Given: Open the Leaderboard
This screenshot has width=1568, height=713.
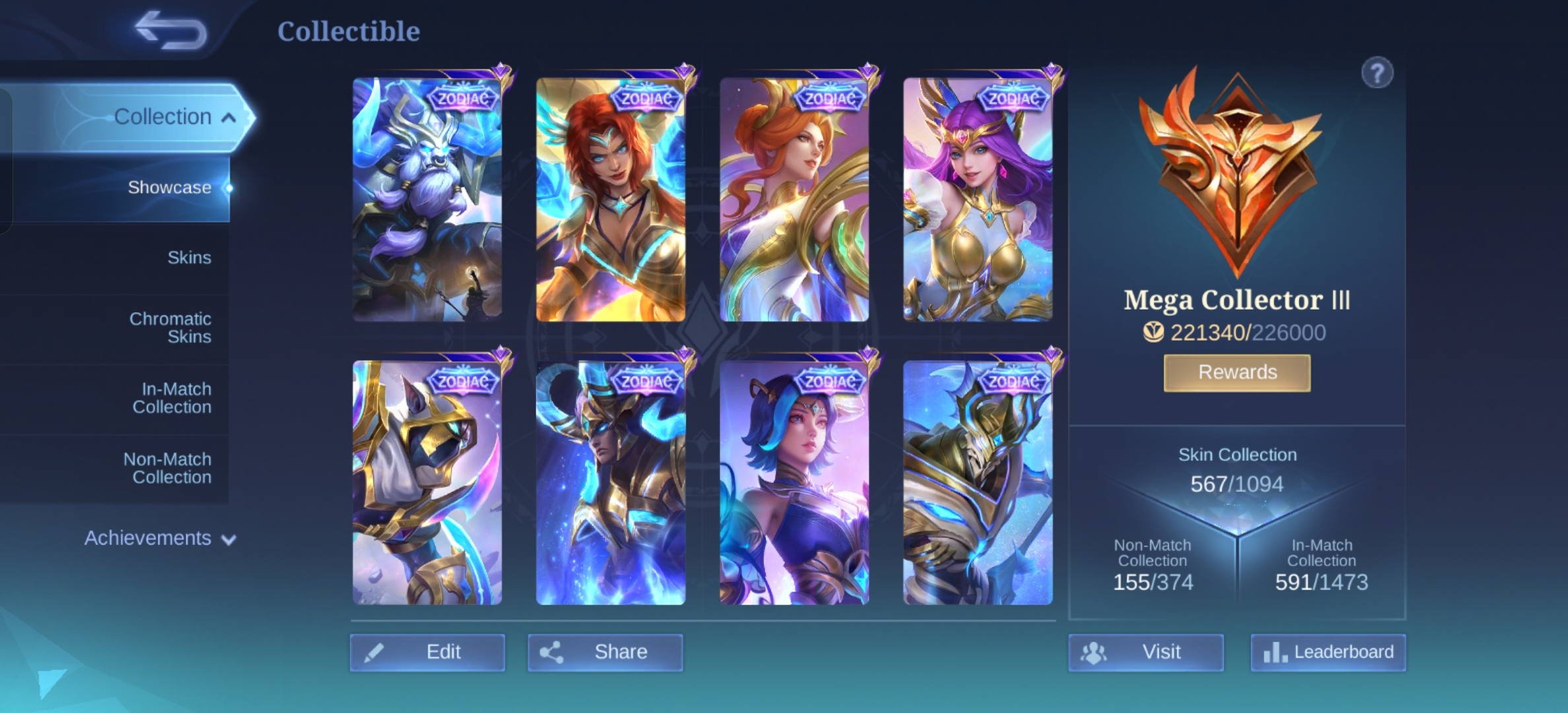Looking at the screenshot, I should (1328, 652).
